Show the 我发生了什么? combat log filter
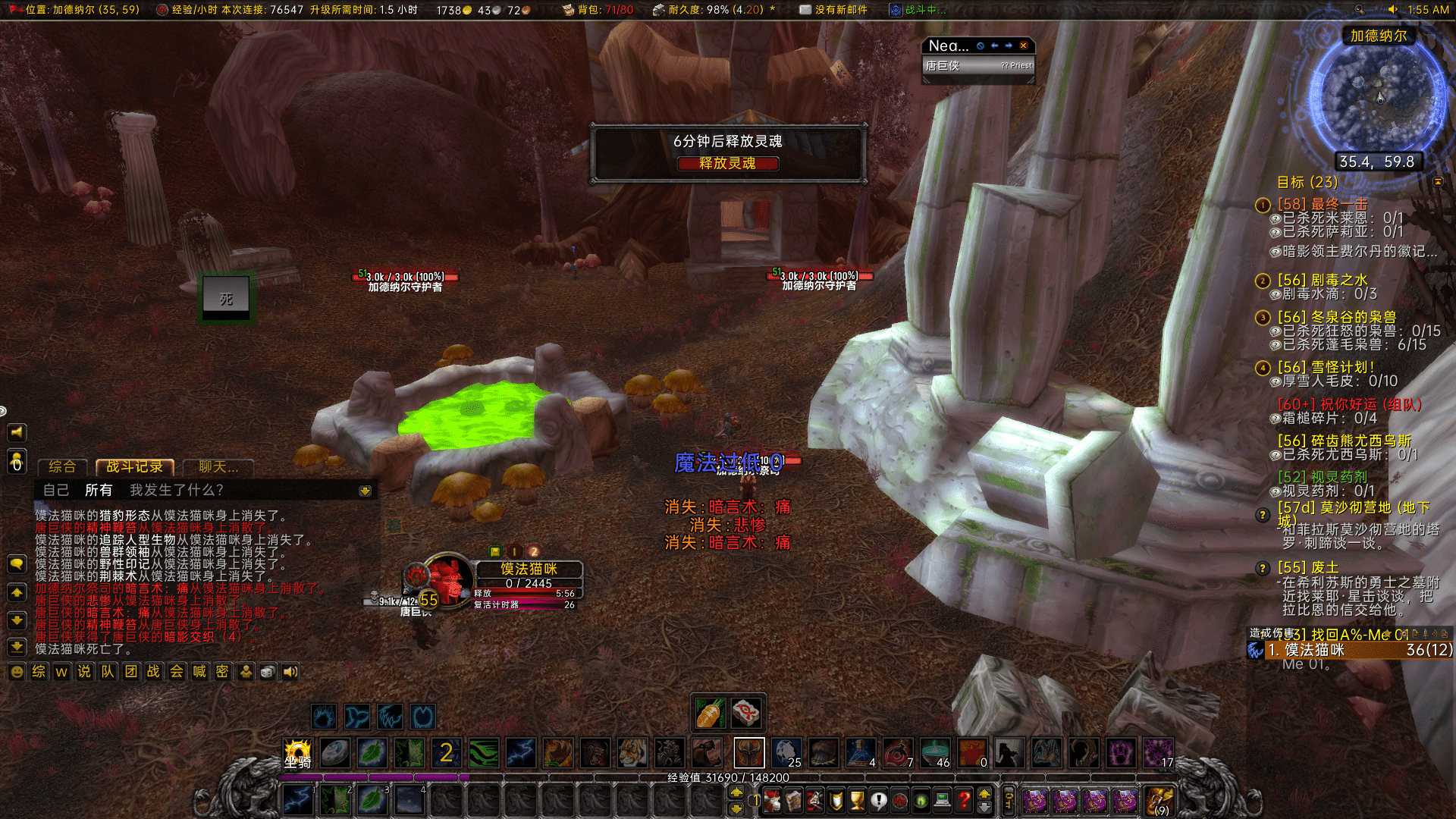 (x=177, y=490)
